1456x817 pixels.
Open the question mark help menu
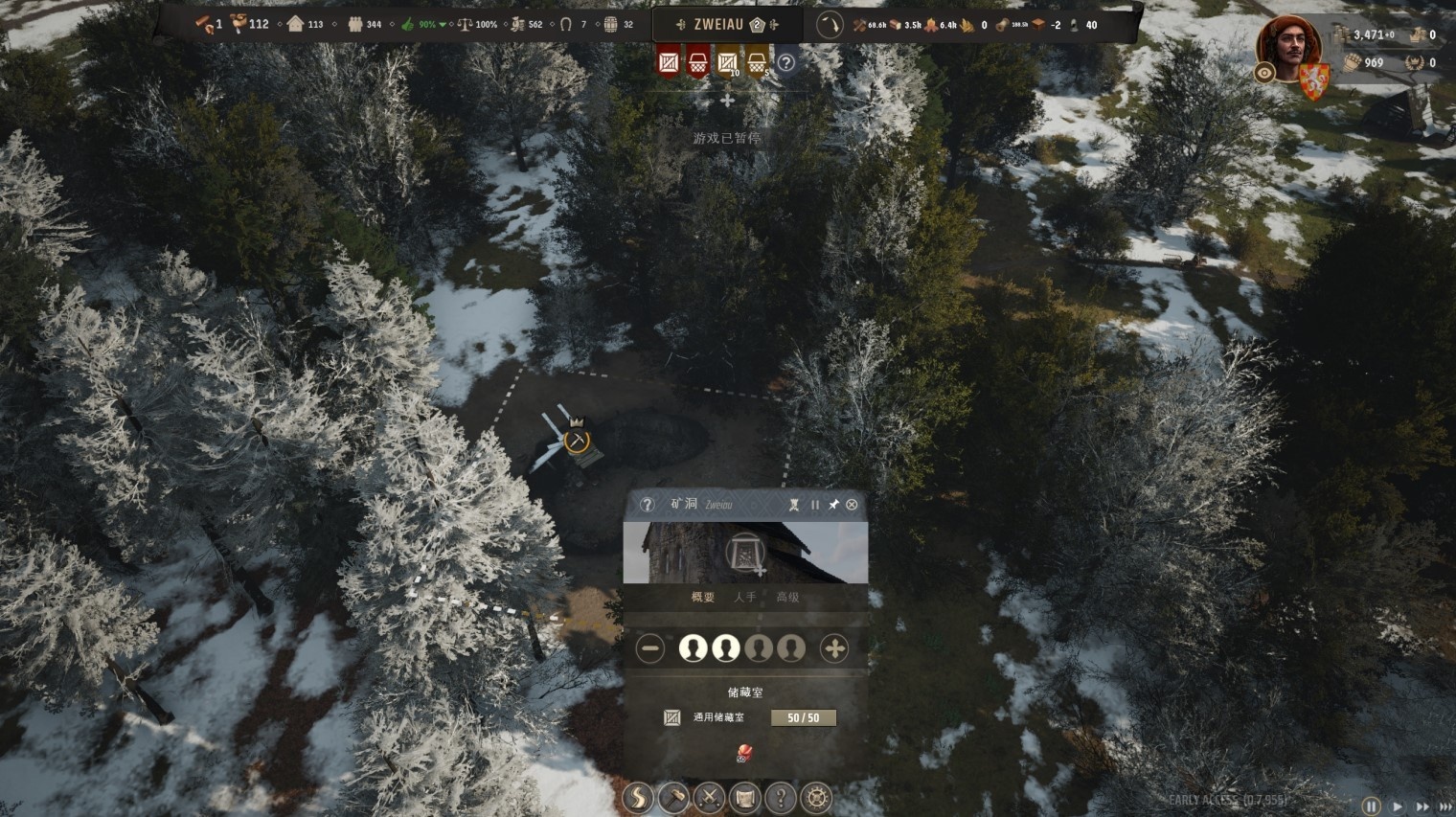(x=781, y=798)
